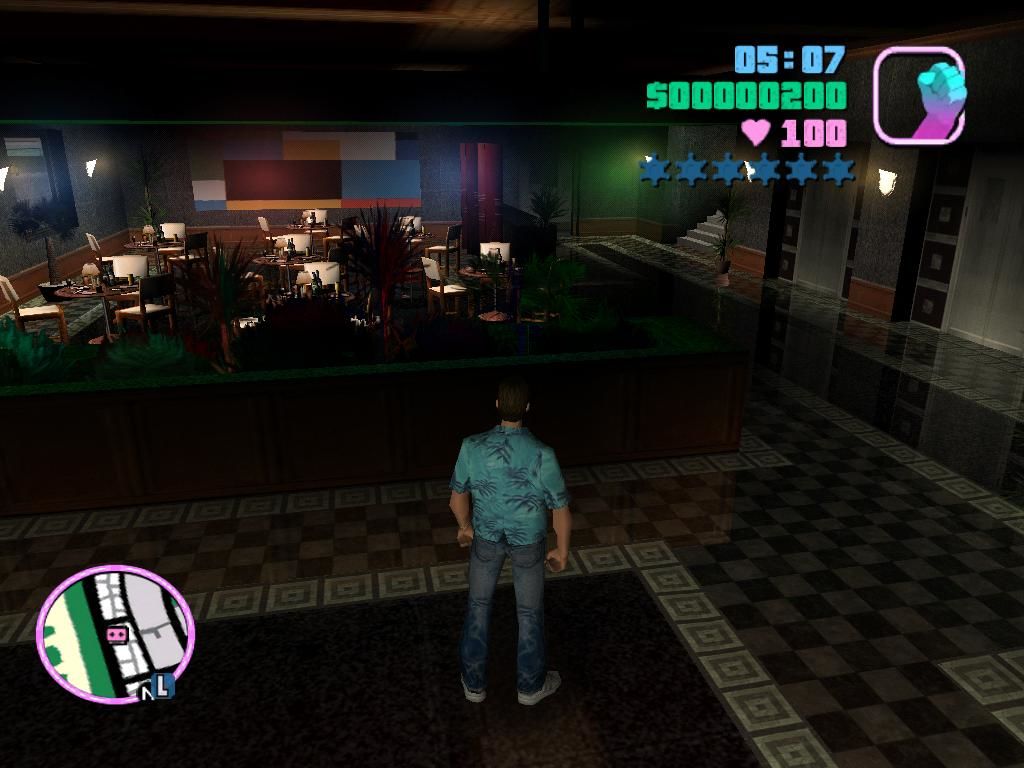This screenshot has width=1024, height=768.
Task: Click the fist weapon icon
Action: pos(919,95)
